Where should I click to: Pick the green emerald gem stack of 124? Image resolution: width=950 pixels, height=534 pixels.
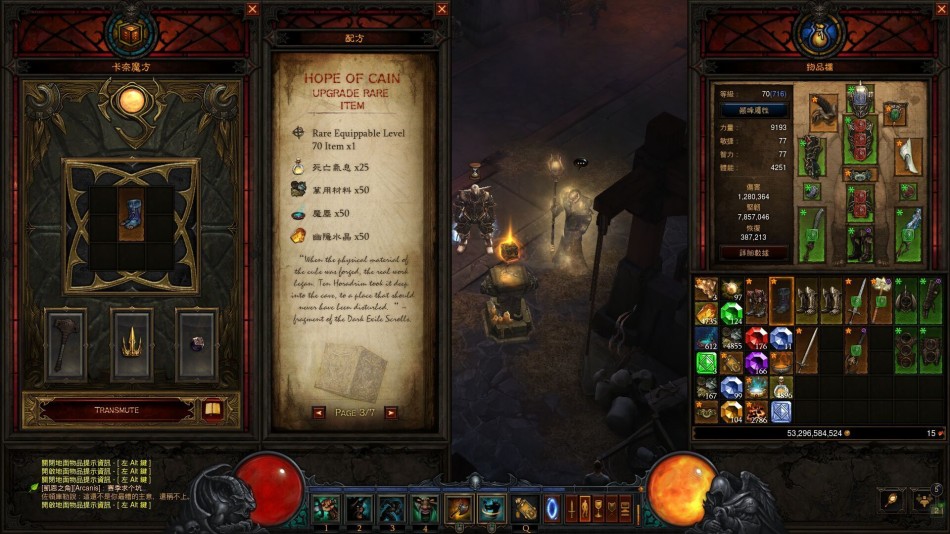[x=732, y=314]
